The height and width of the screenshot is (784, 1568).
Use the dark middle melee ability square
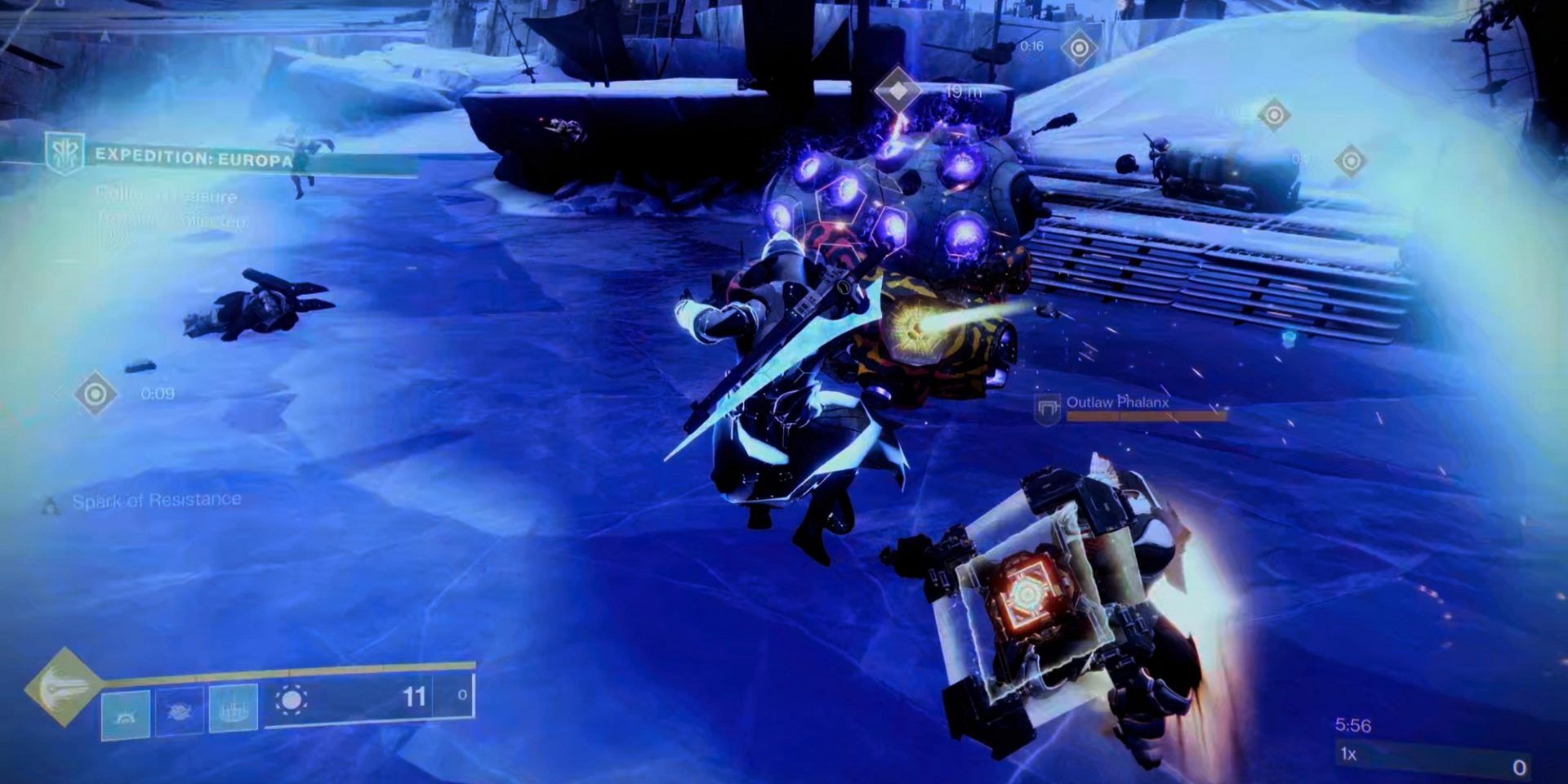[x=180, y=710]
